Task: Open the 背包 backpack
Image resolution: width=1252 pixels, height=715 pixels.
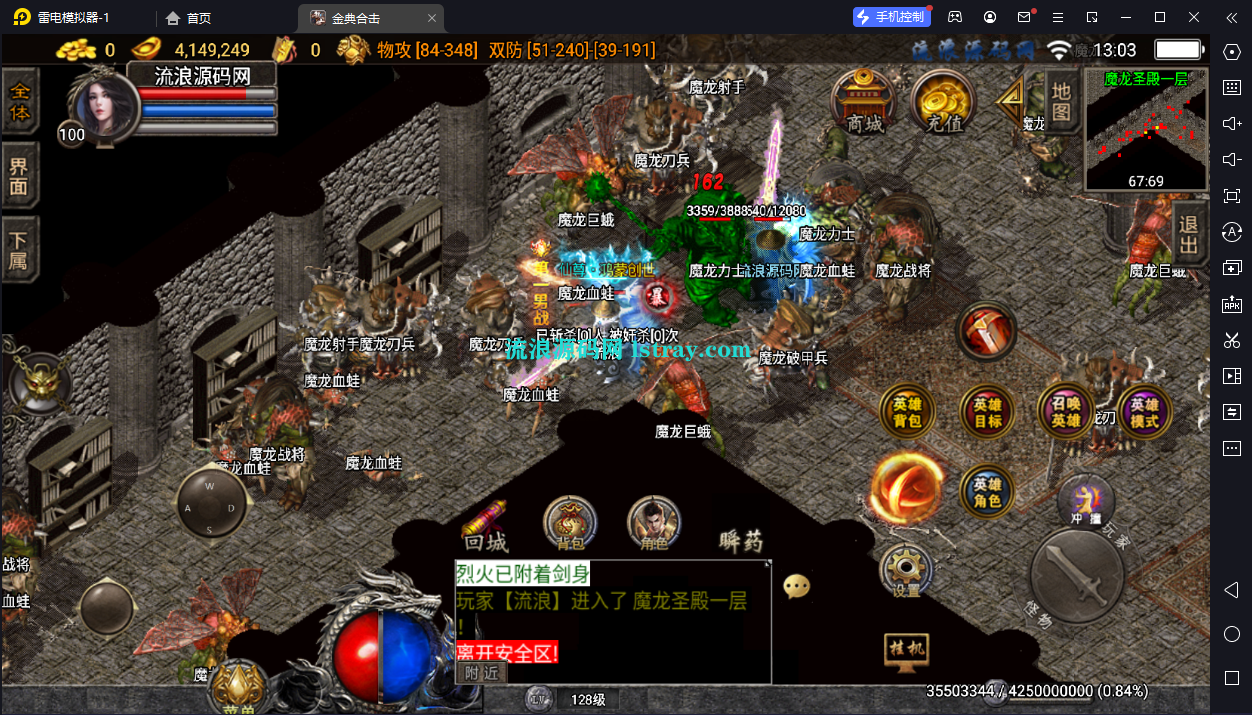Action: pyautogui.click(x=570, y=523)
